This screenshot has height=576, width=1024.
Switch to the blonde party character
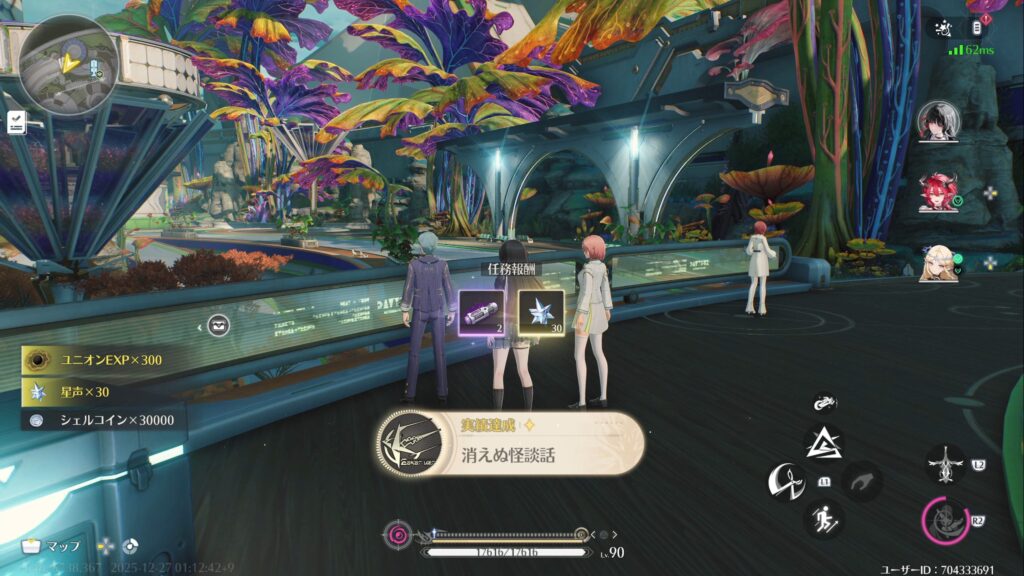tap(938, 262)
